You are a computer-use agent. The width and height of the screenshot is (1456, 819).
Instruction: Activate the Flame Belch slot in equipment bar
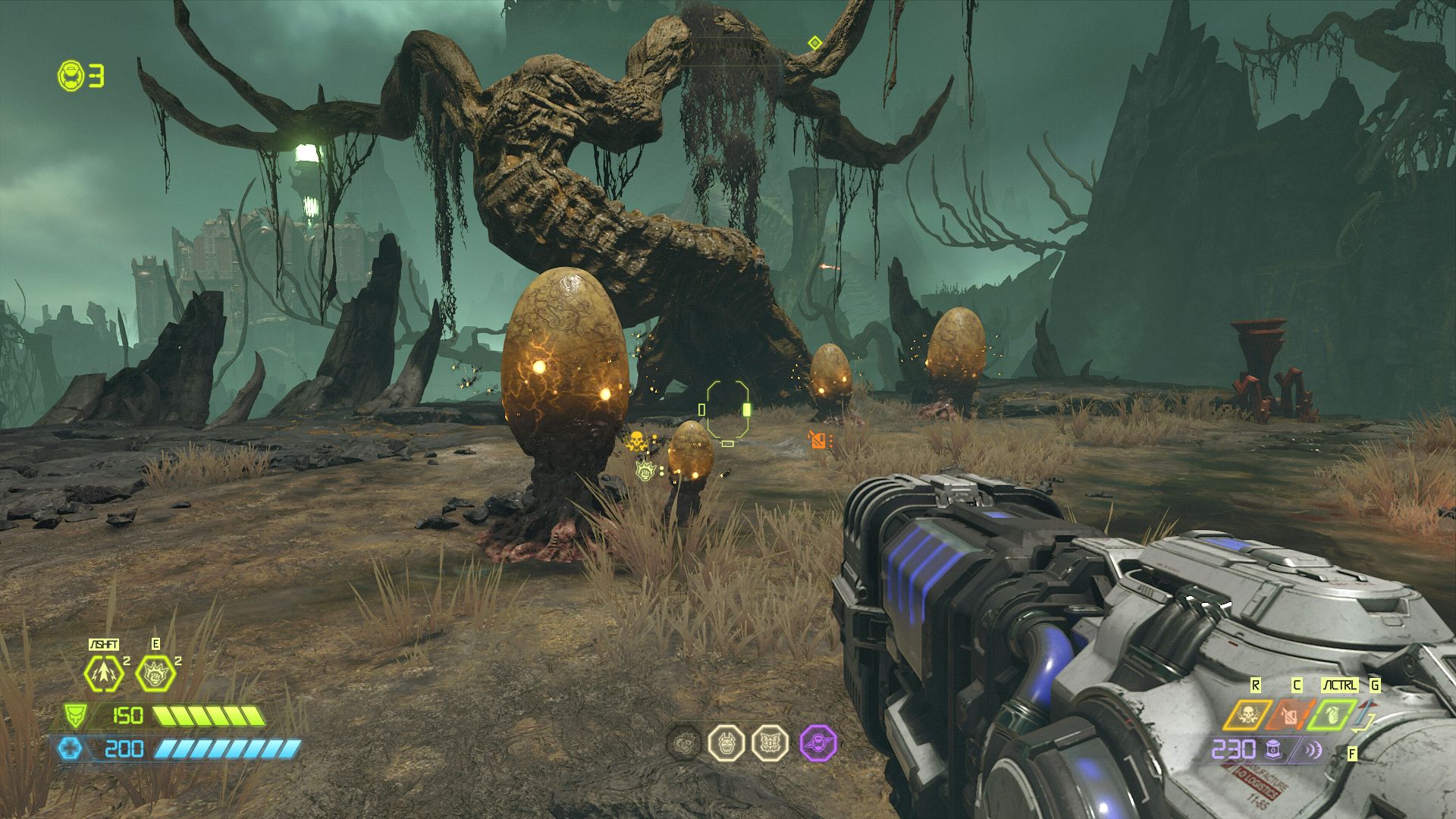(1246, 714)
